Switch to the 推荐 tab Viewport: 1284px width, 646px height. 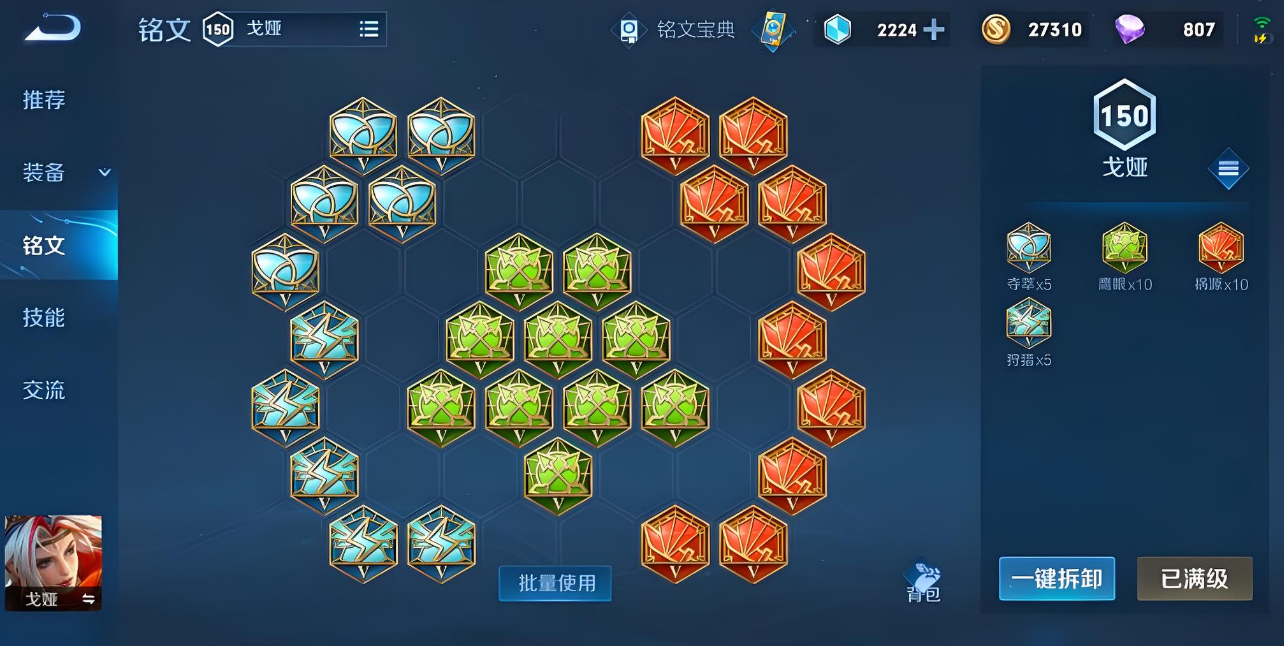coord(45,100)
